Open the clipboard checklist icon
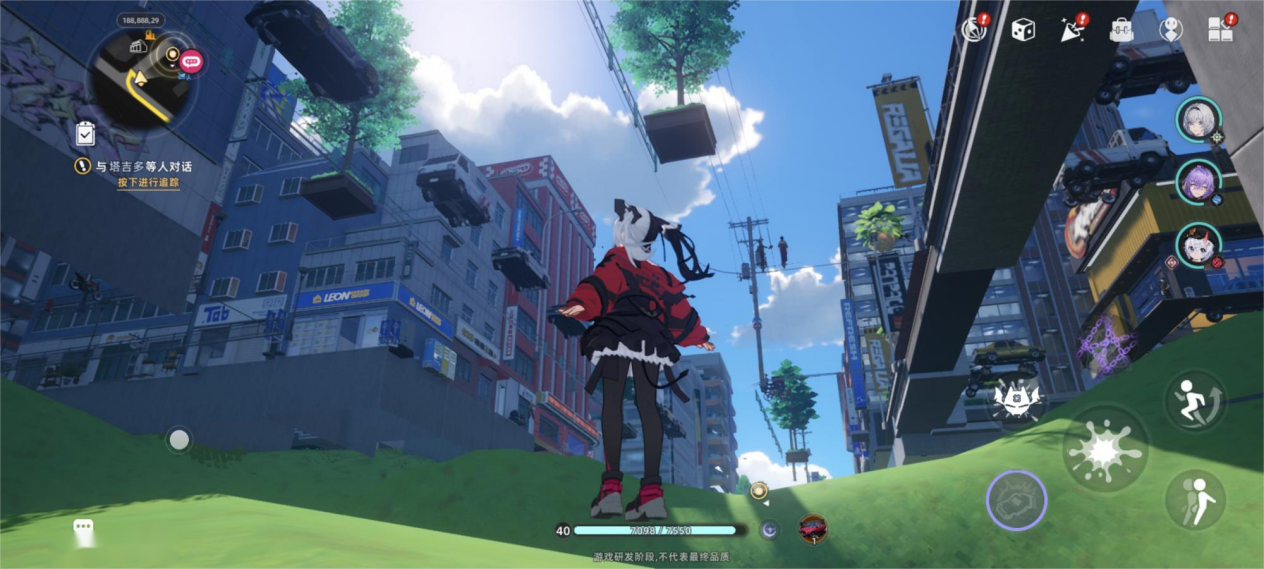 86,134
